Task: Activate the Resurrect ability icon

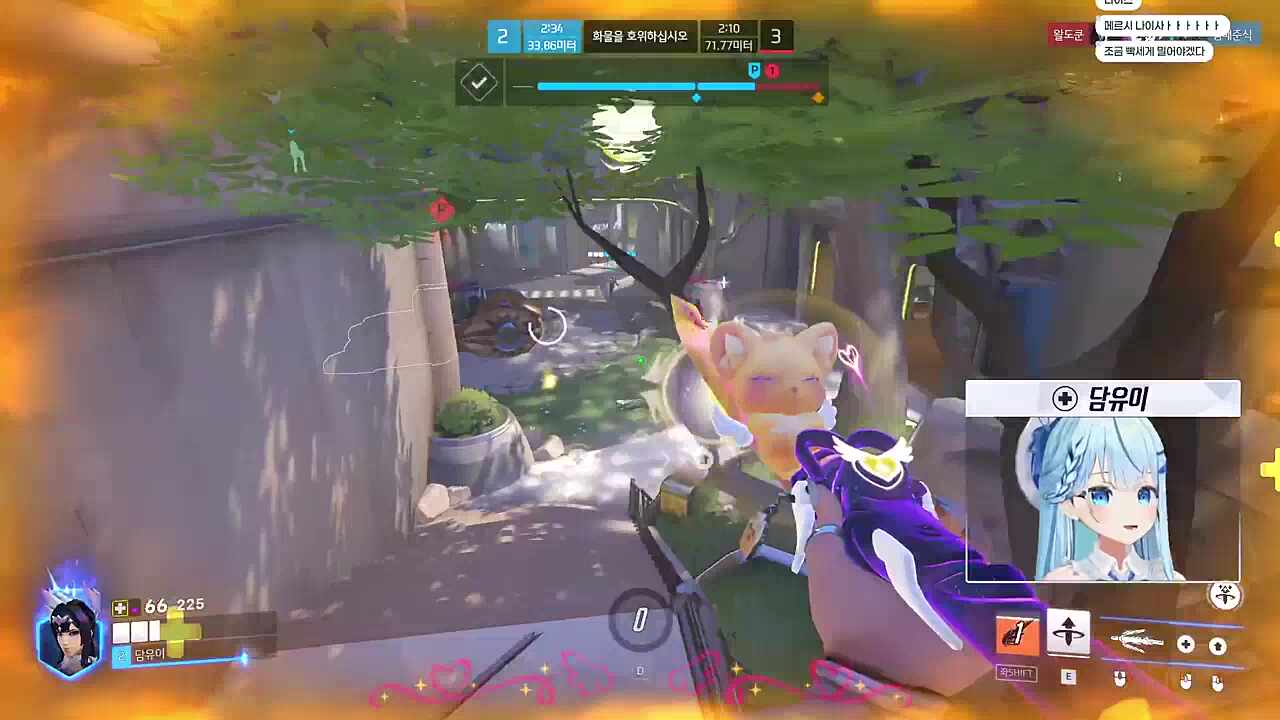Action: 1068,635
